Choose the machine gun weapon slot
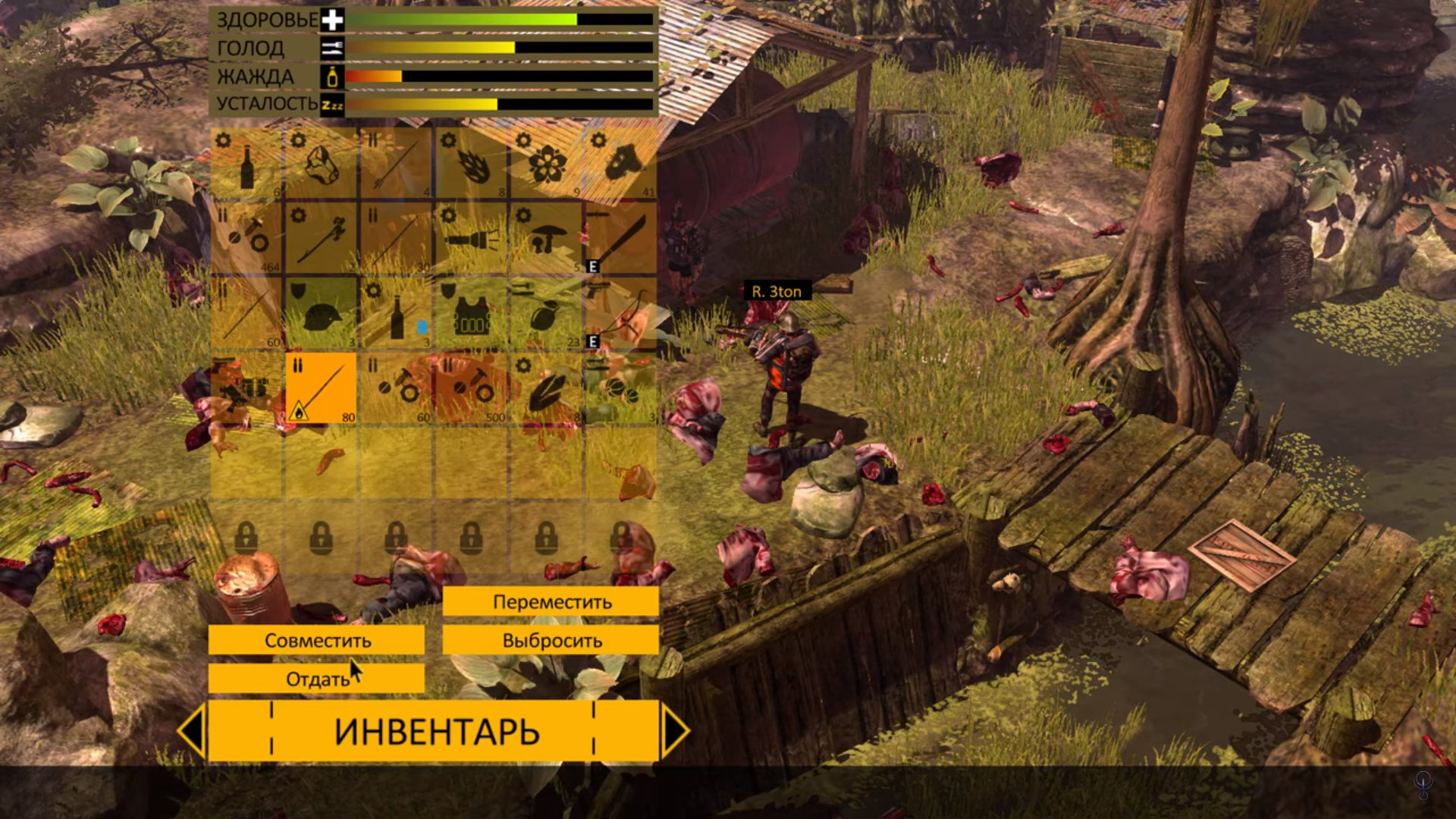1456x819 pixels. tap(246, 388)
